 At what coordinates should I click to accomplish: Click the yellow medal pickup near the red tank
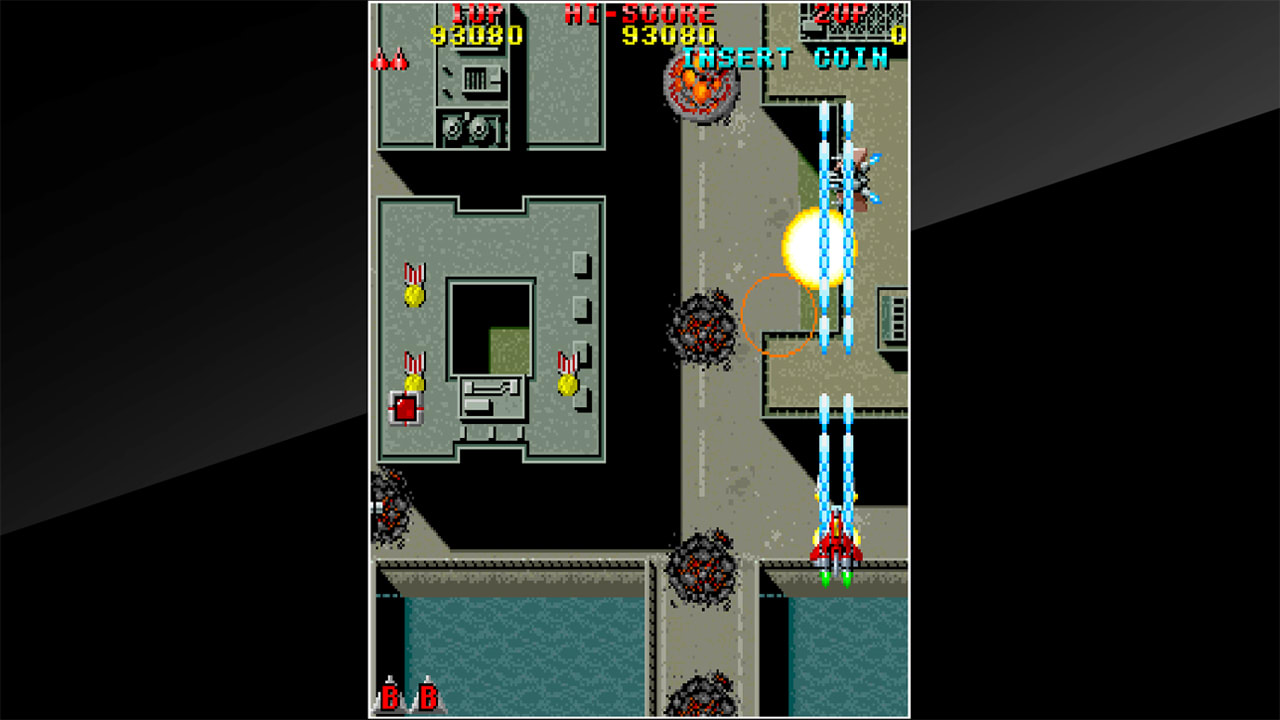point(414,385)
